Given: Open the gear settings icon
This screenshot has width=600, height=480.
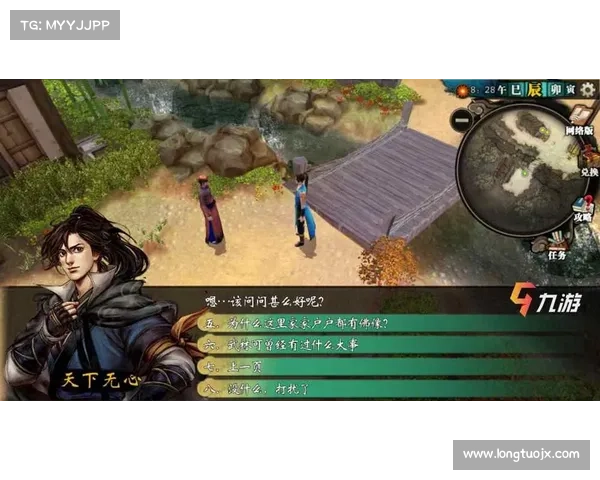Looking at the screenshot, I should click(x=587, y=90).
